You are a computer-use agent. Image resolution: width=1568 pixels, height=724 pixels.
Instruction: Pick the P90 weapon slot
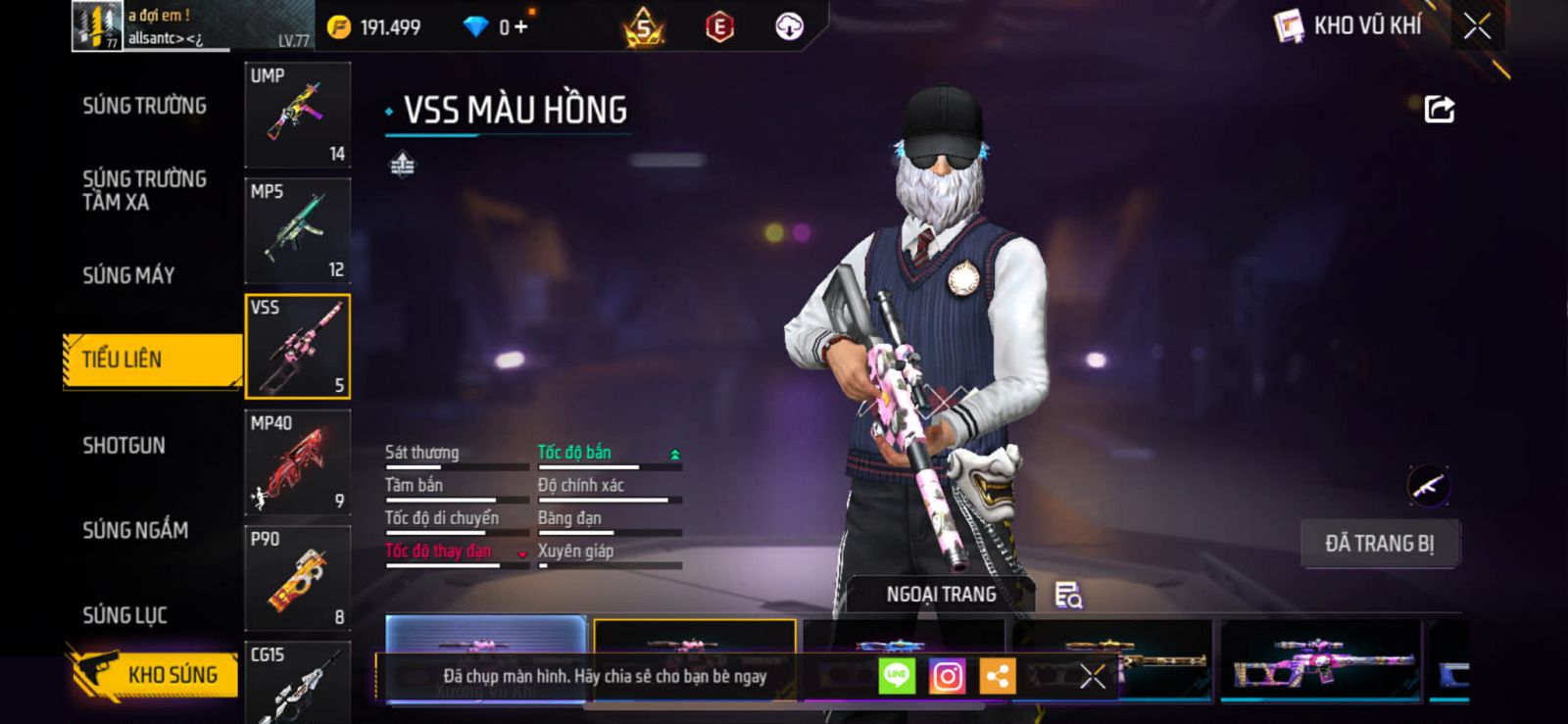click(297, 578)
